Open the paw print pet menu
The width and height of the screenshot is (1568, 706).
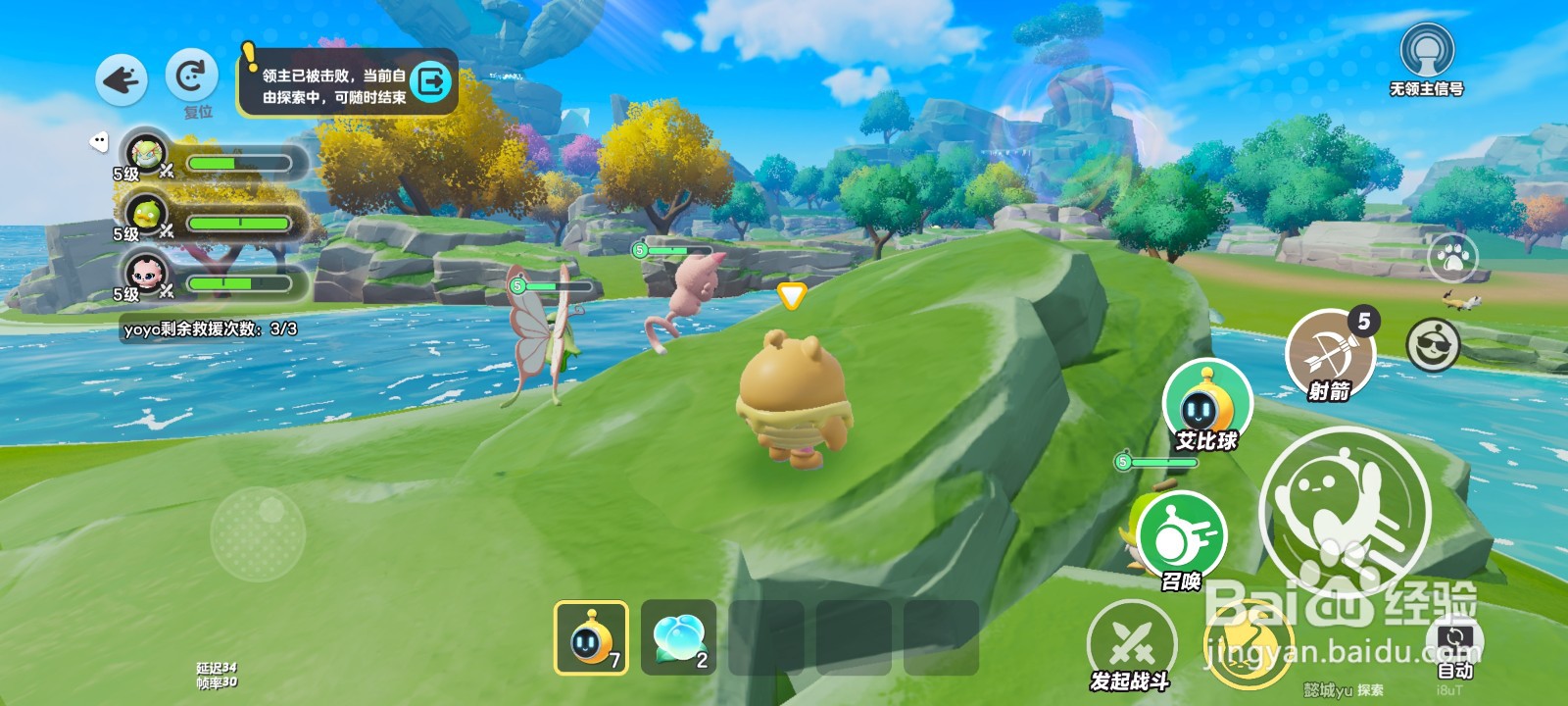click(1453, 258)
